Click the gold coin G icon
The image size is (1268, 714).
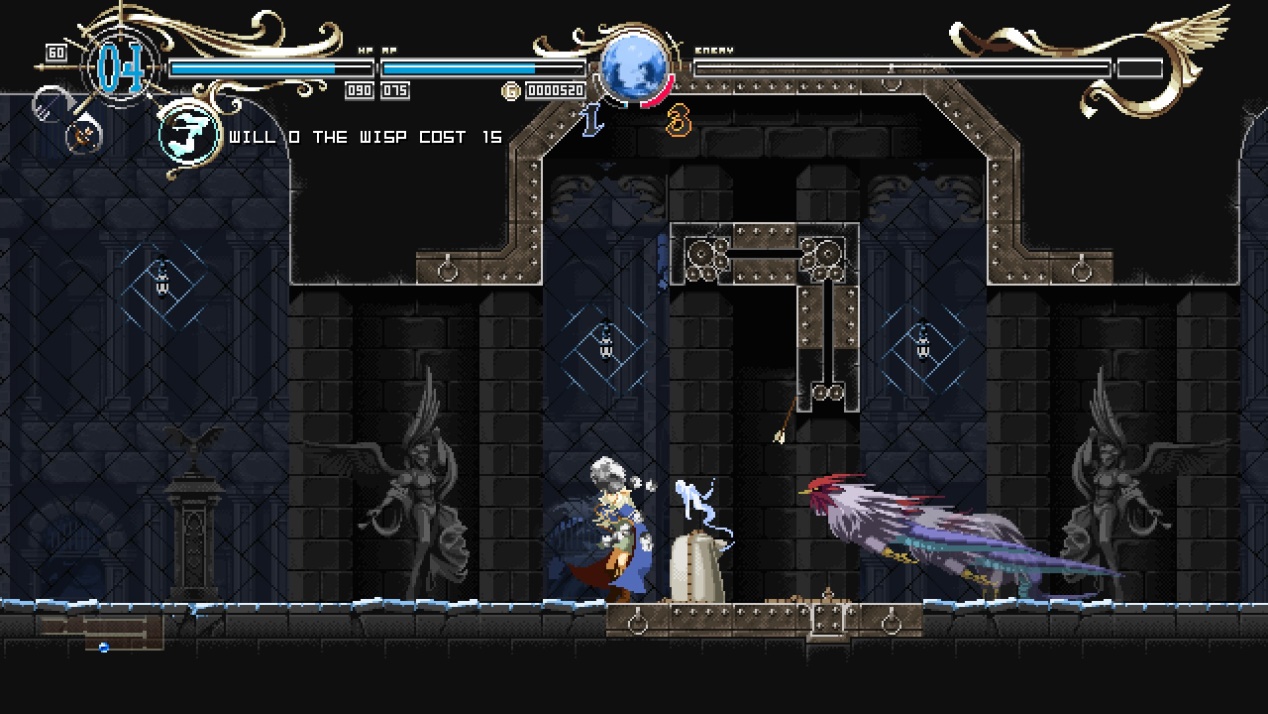tap(511, 91)
